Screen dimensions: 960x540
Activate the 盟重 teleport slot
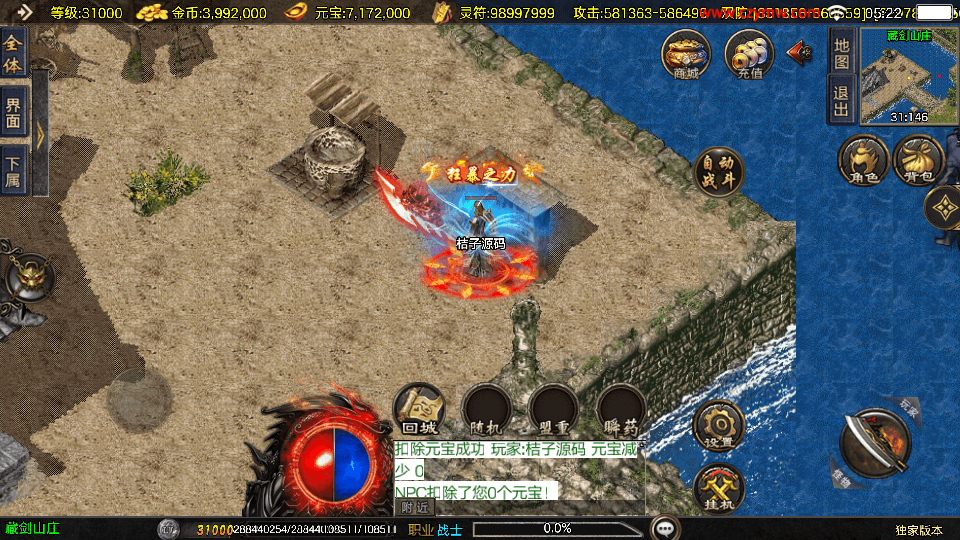coord(554,409)
